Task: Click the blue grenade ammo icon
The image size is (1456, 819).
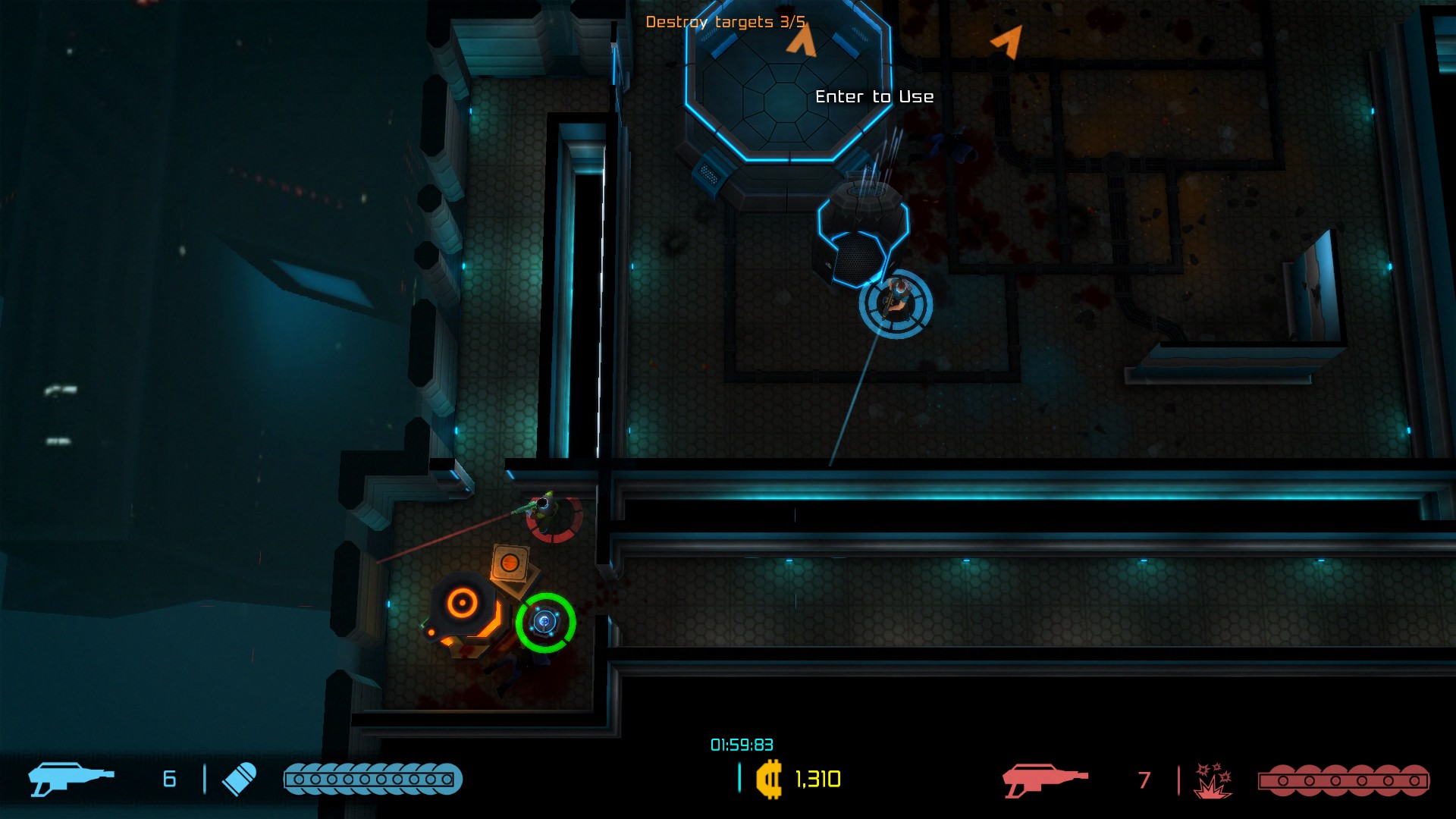Action: click(239, 779)
